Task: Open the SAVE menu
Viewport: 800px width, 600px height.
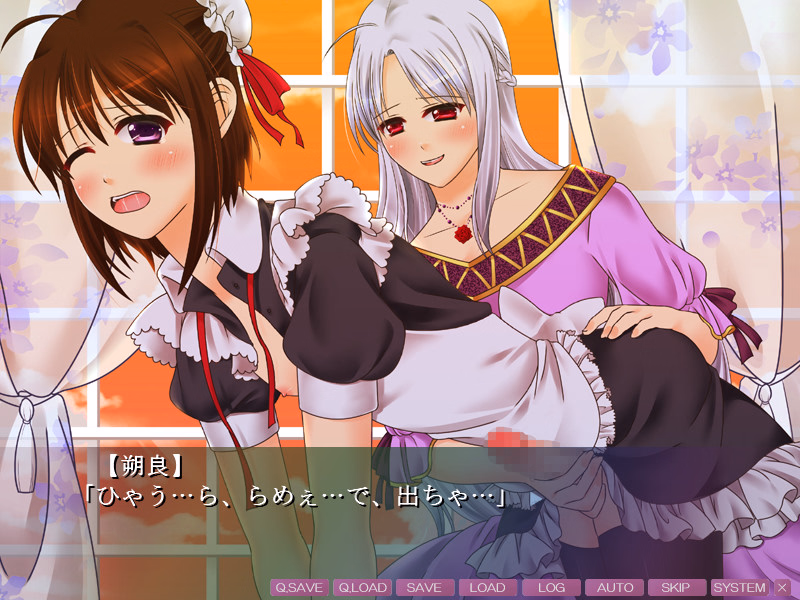Action: [424, 588]
